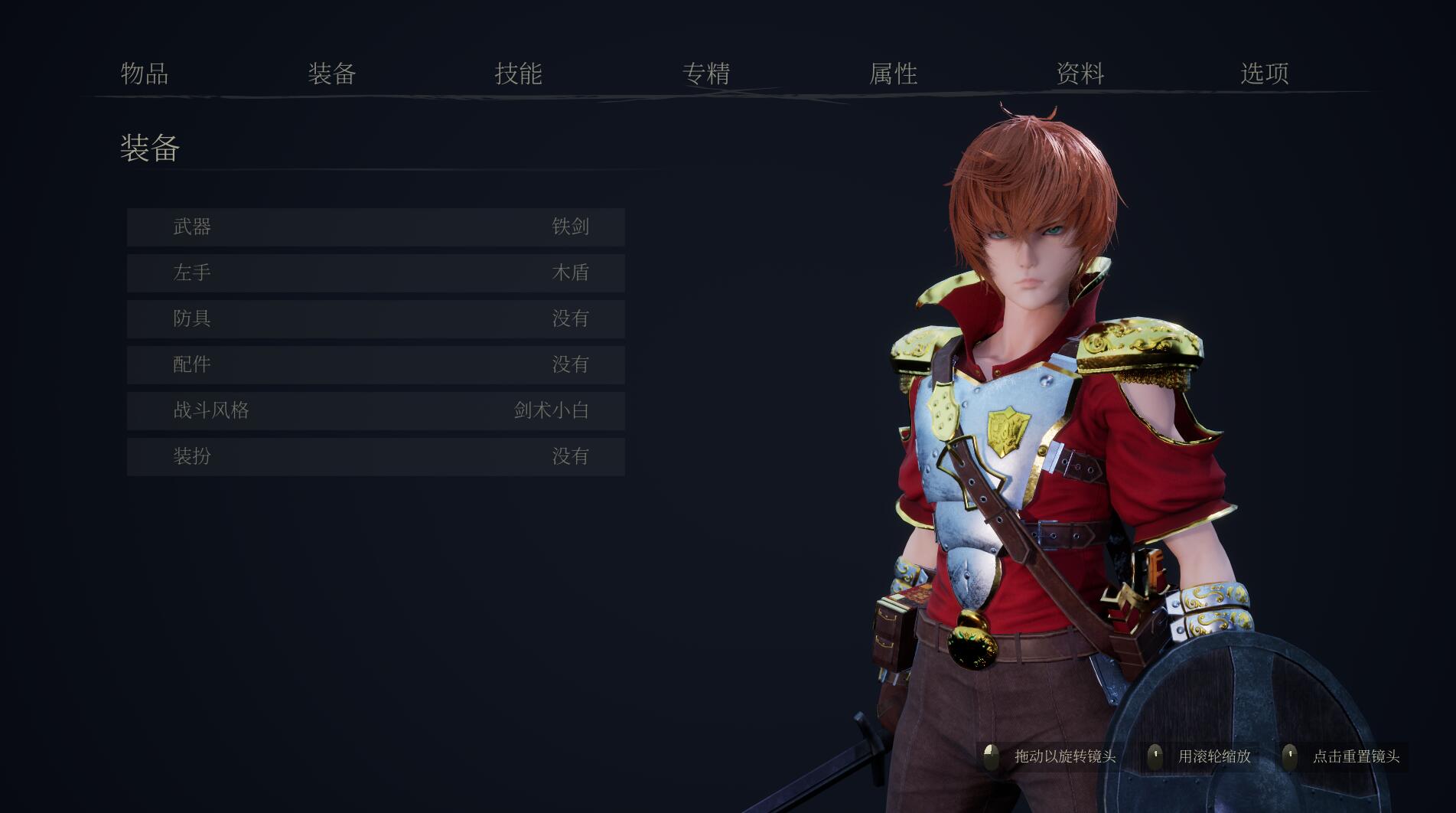
Task: Open the empty 防具 equipment slot
Action: (376, 319)
